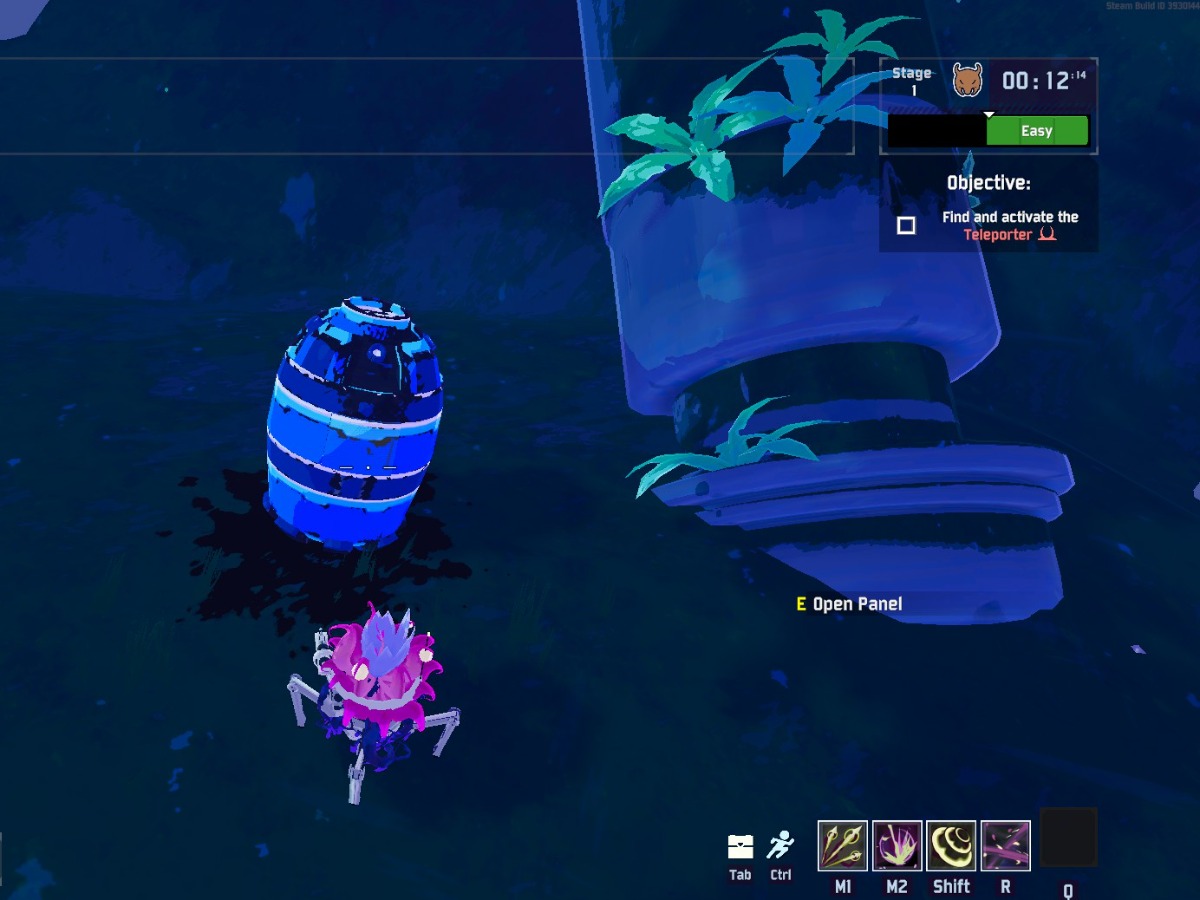Trigger the yellow shell utility skill
This screenshot has height=900, width=1200.
951,846
